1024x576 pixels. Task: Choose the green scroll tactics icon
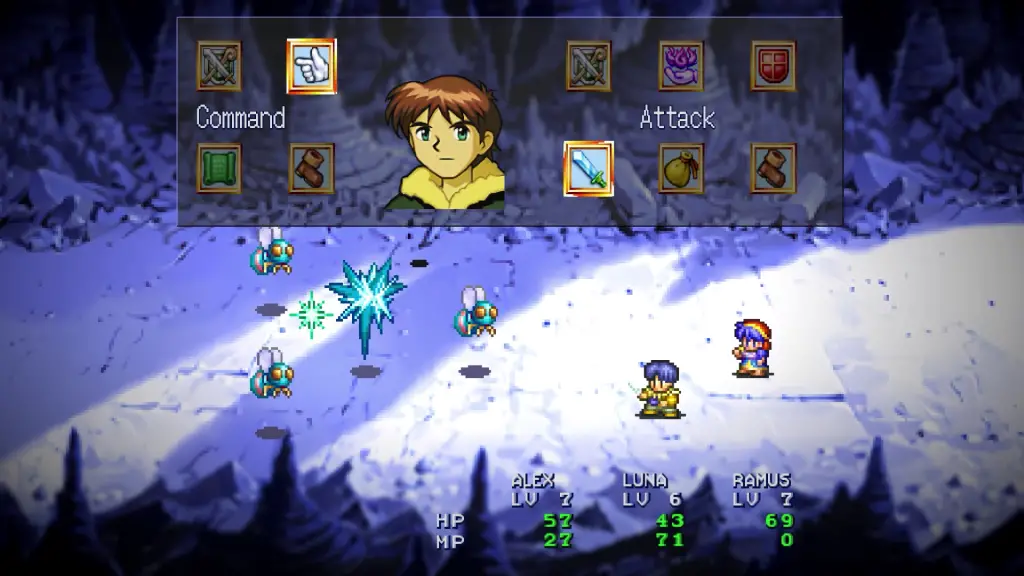coord(219,168)
